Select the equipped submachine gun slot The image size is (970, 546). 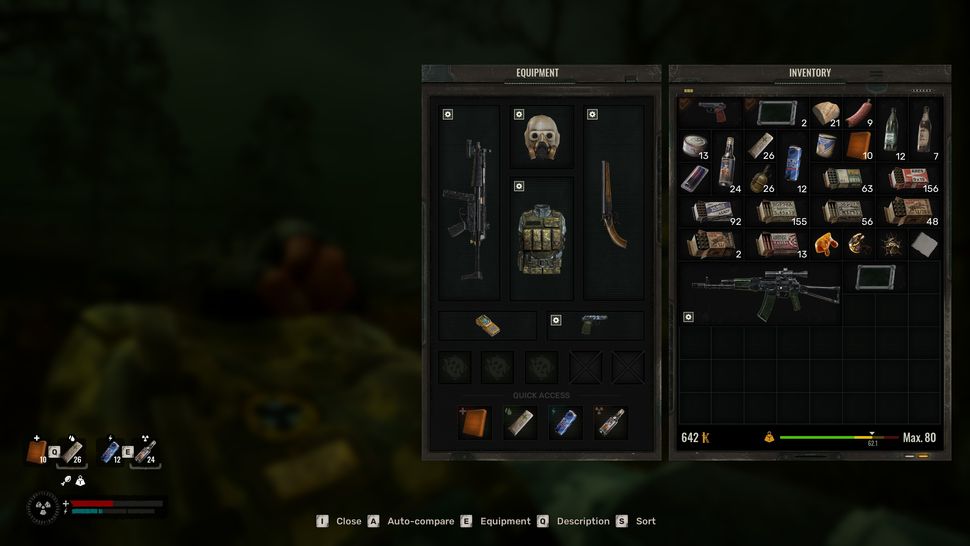[x=469, y=202]
